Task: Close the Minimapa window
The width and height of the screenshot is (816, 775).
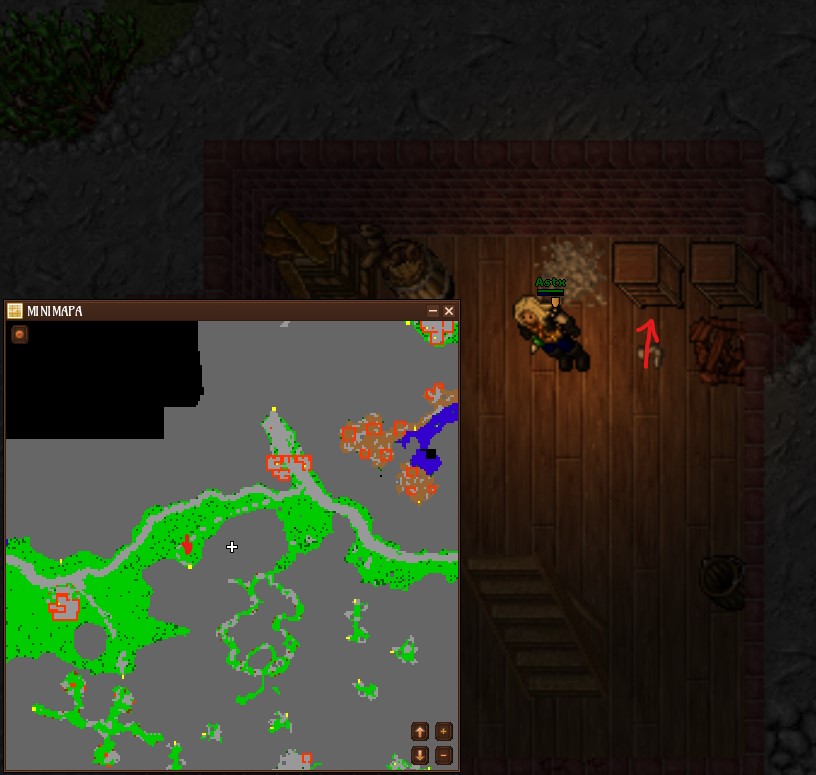Action: (449, 311)
